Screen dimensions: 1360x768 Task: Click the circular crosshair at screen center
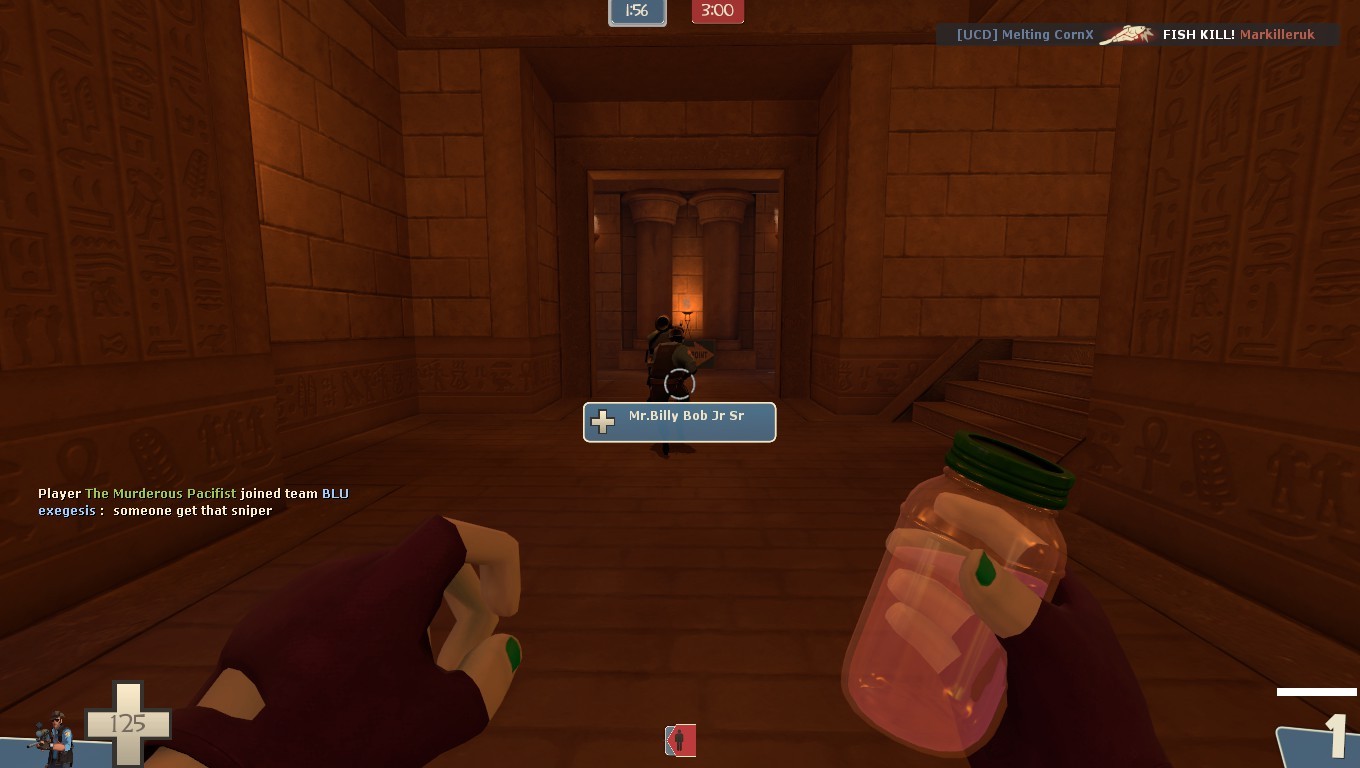pos(680,384)
